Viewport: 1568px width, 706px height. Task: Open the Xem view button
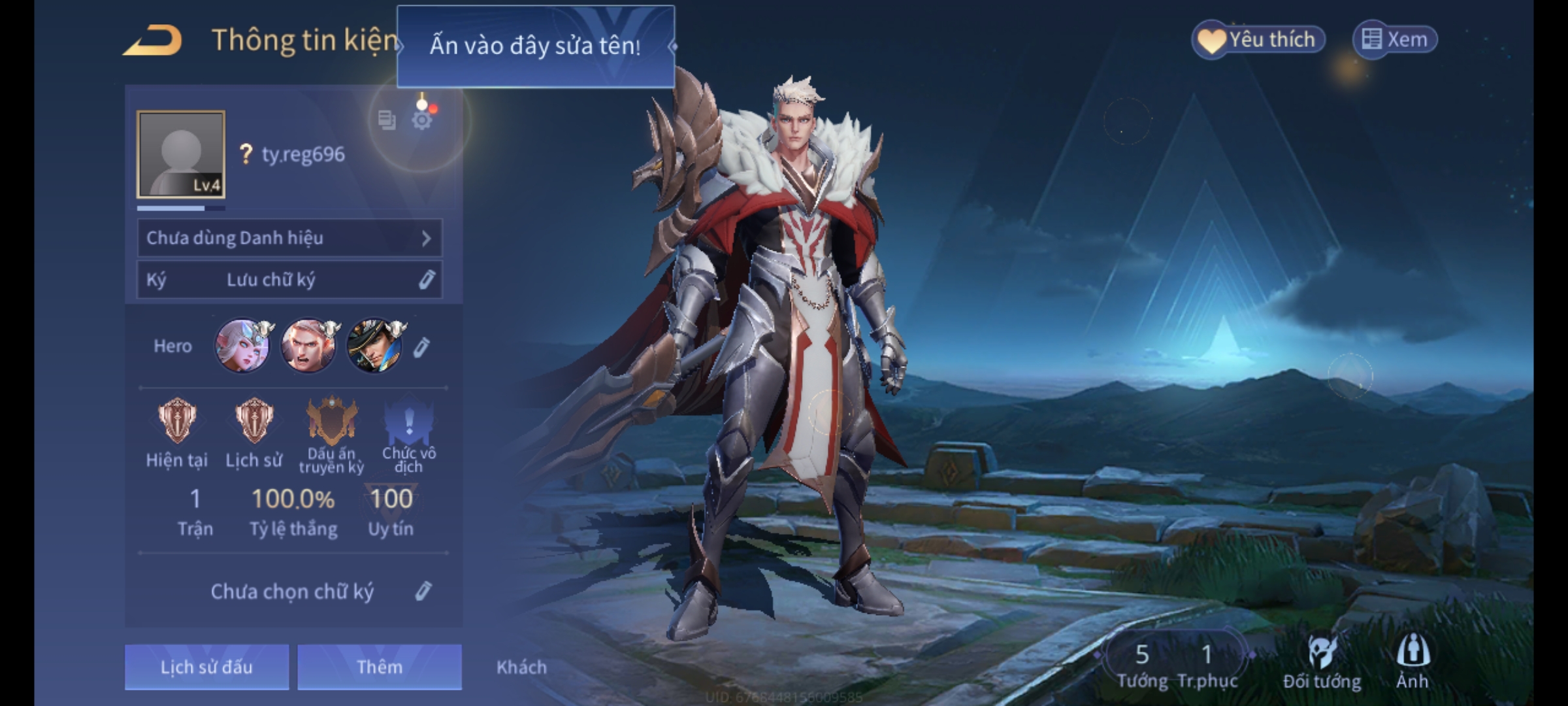pyautogui.click(x=1395, y=40)
